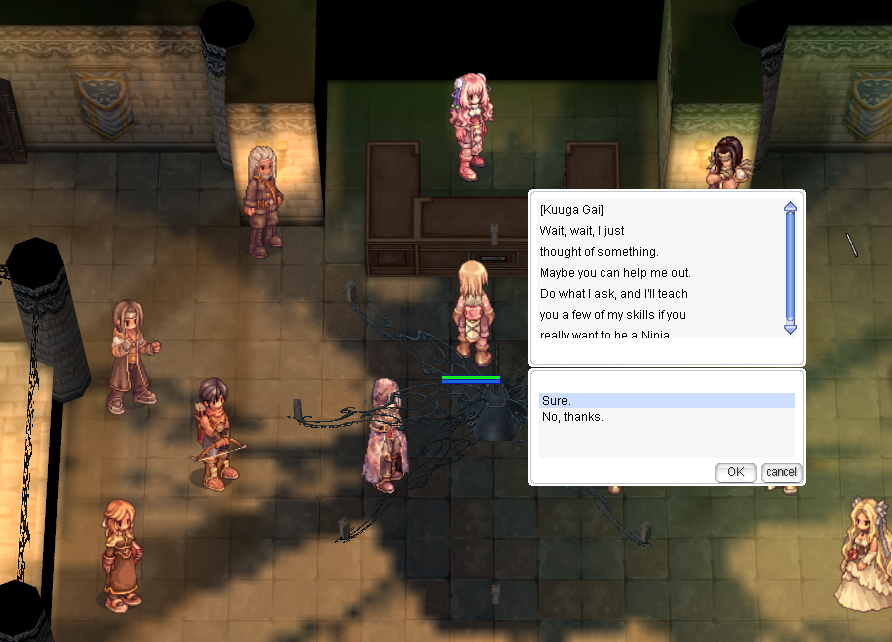Select the "No, thanks." reply option
The width and height of the screenshot is (892, 642).
point(573,417)
